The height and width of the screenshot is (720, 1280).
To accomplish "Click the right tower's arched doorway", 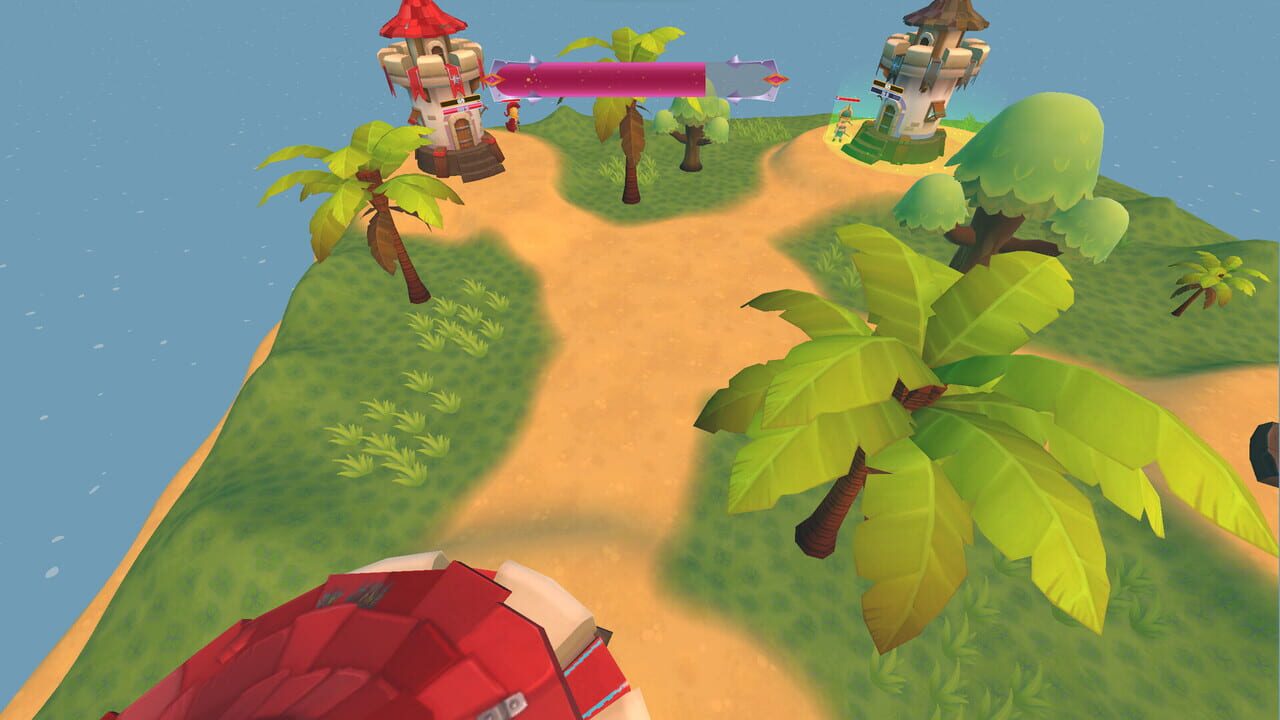I will tap(890, 116).
